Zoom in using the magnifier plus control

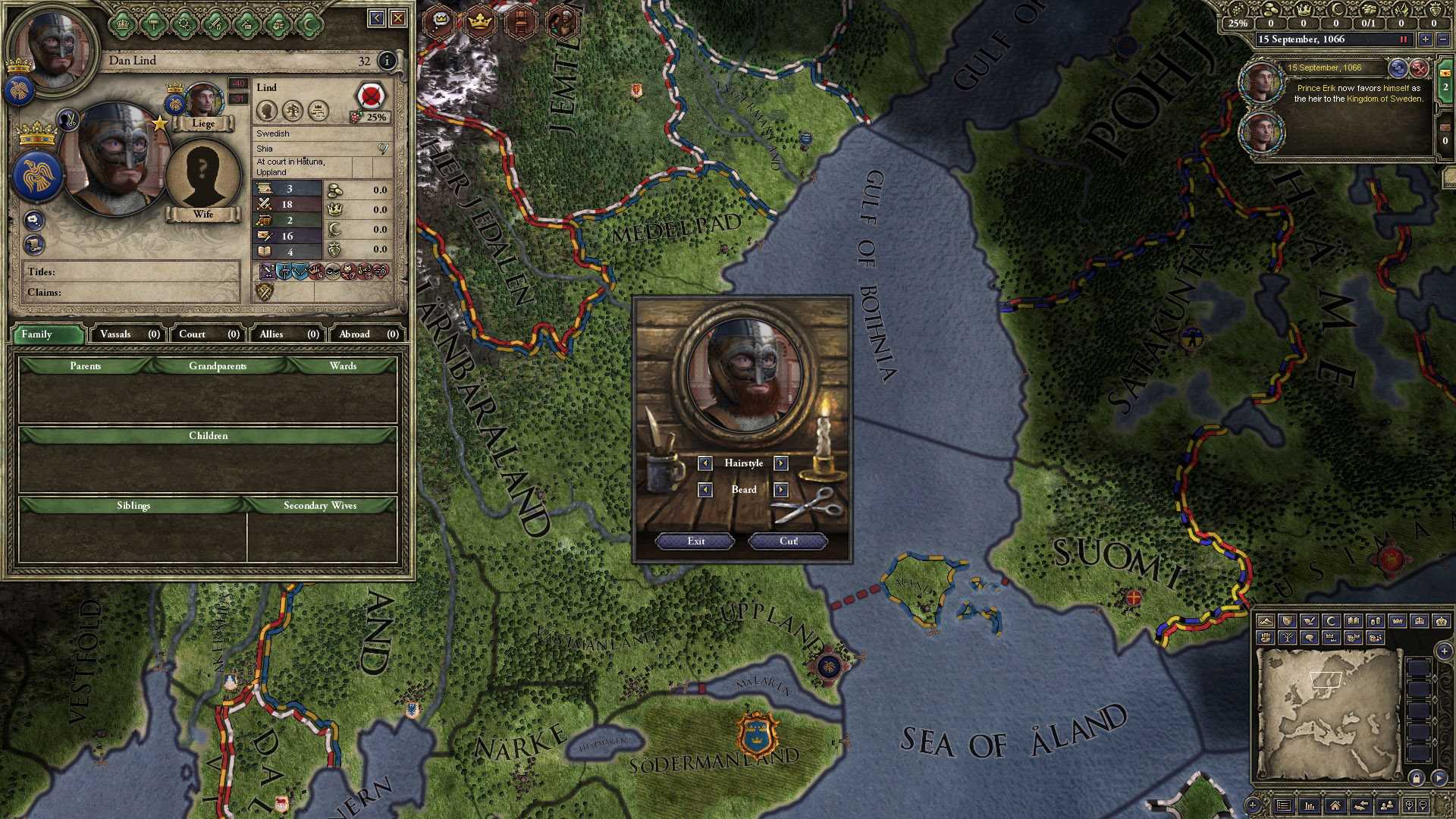pyautogui.click(x=1407, y=804)
